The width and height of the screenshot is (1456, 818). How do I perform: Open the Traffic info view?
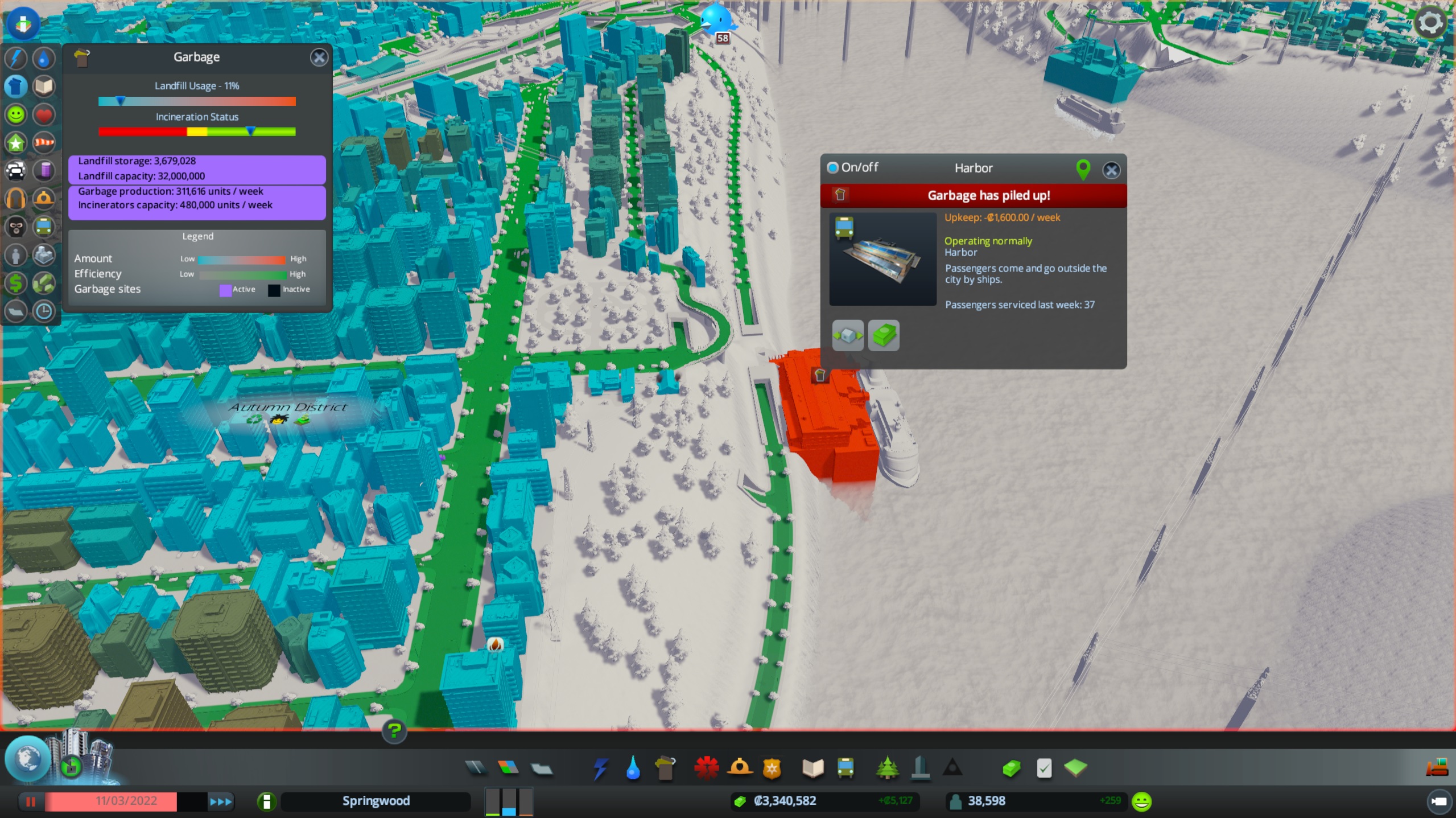tap(16, 170)
